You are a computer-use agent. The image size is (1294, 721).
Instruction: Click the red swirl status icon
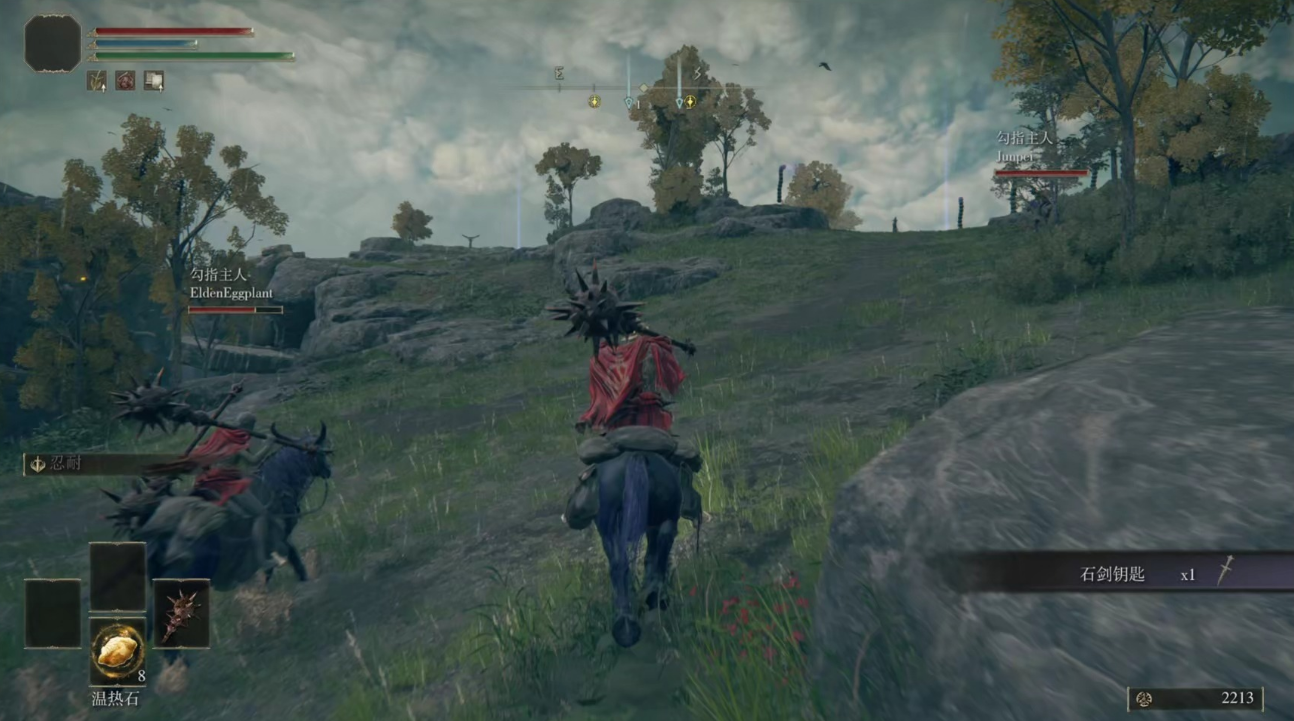pos(125,80)
